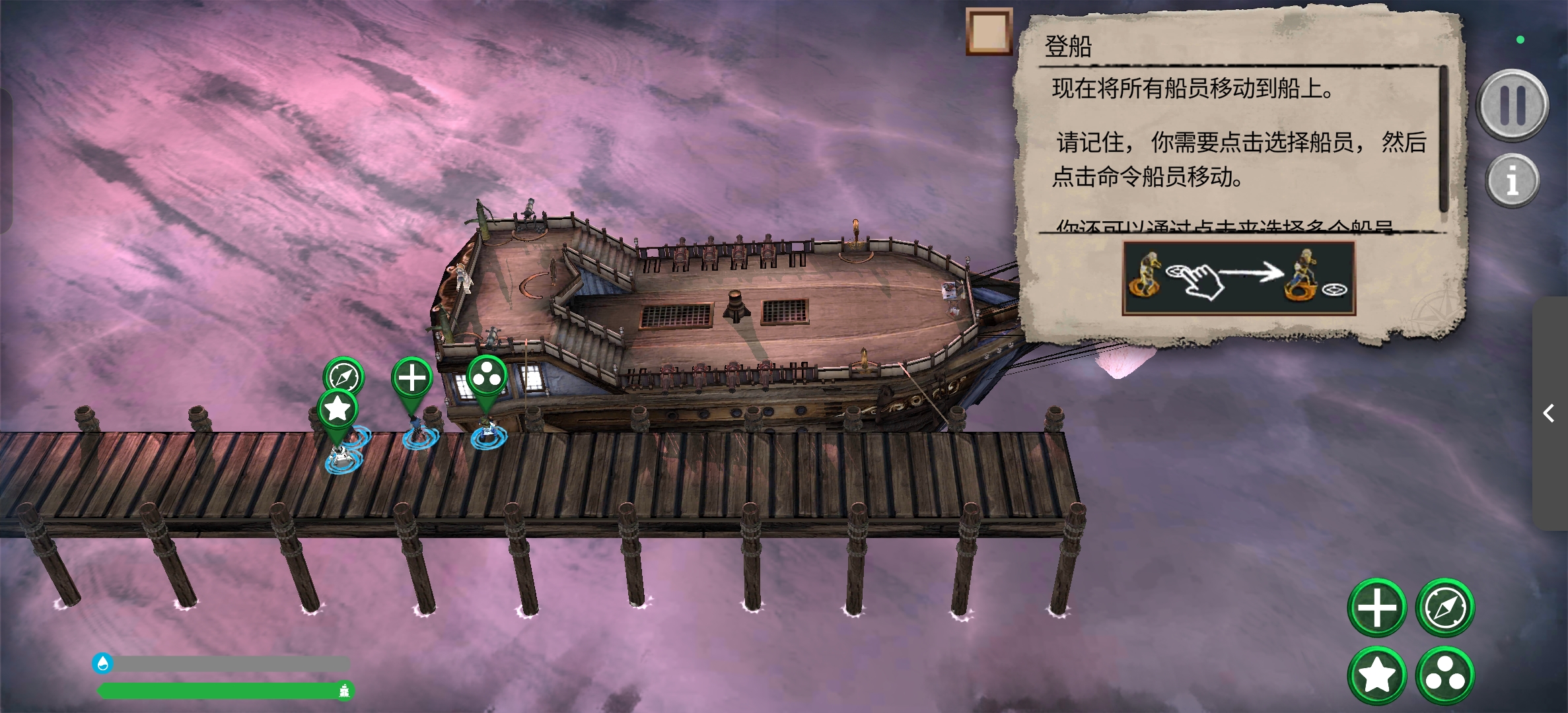Screen dimensions: 1568x713
Task: View the tap-to-move tutorial illustration
Action: coord(1238,278)
